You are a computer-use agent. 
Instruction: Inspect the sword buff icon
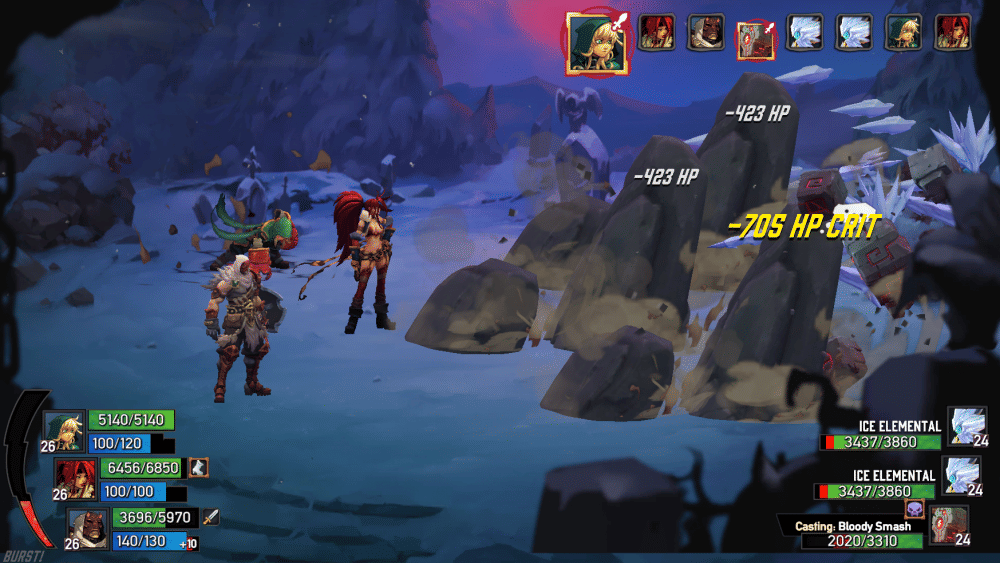pyautogui.click(x=211, y=517)
